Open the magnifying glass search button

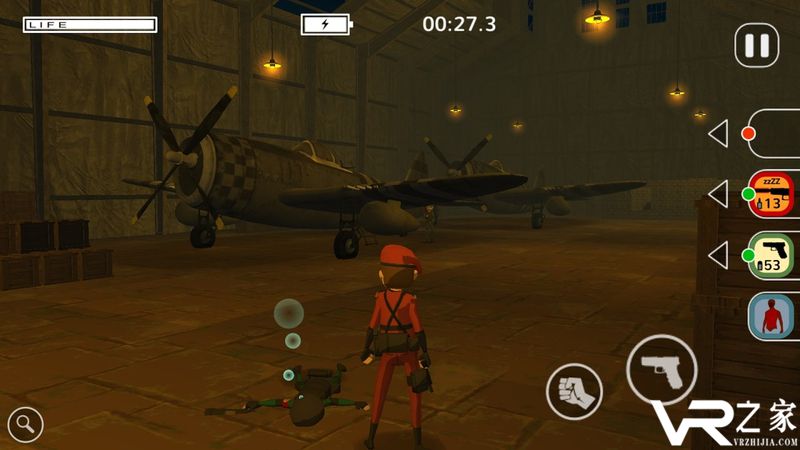click(25, 423)
